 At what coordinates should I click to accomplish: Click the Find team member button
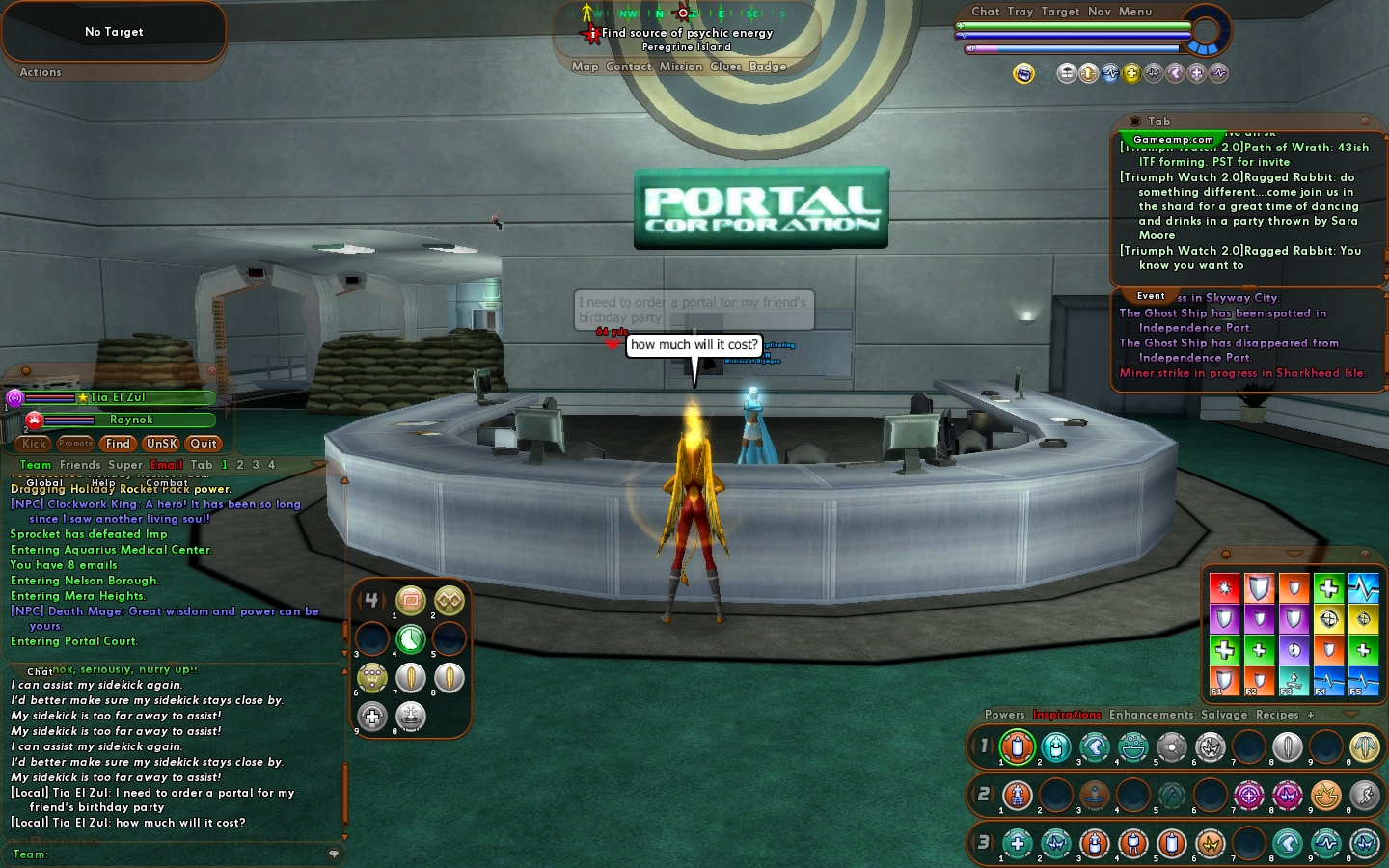[x=118, y=444]
